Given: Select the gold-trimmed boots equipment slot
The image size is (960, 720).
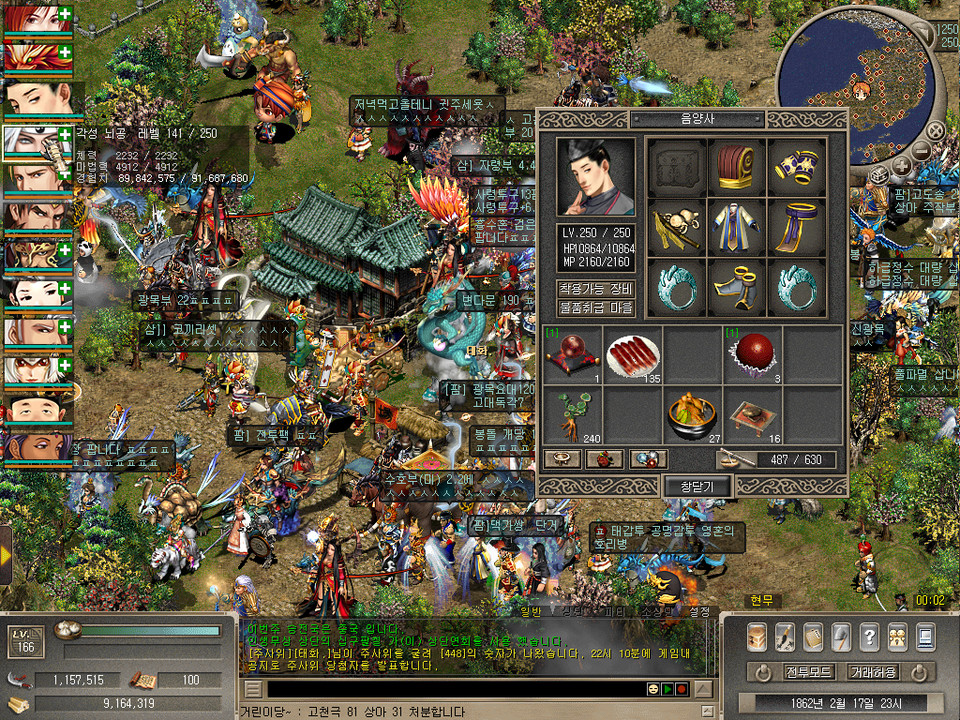Looking at the screenshot, I should click(x=737, y=288).
